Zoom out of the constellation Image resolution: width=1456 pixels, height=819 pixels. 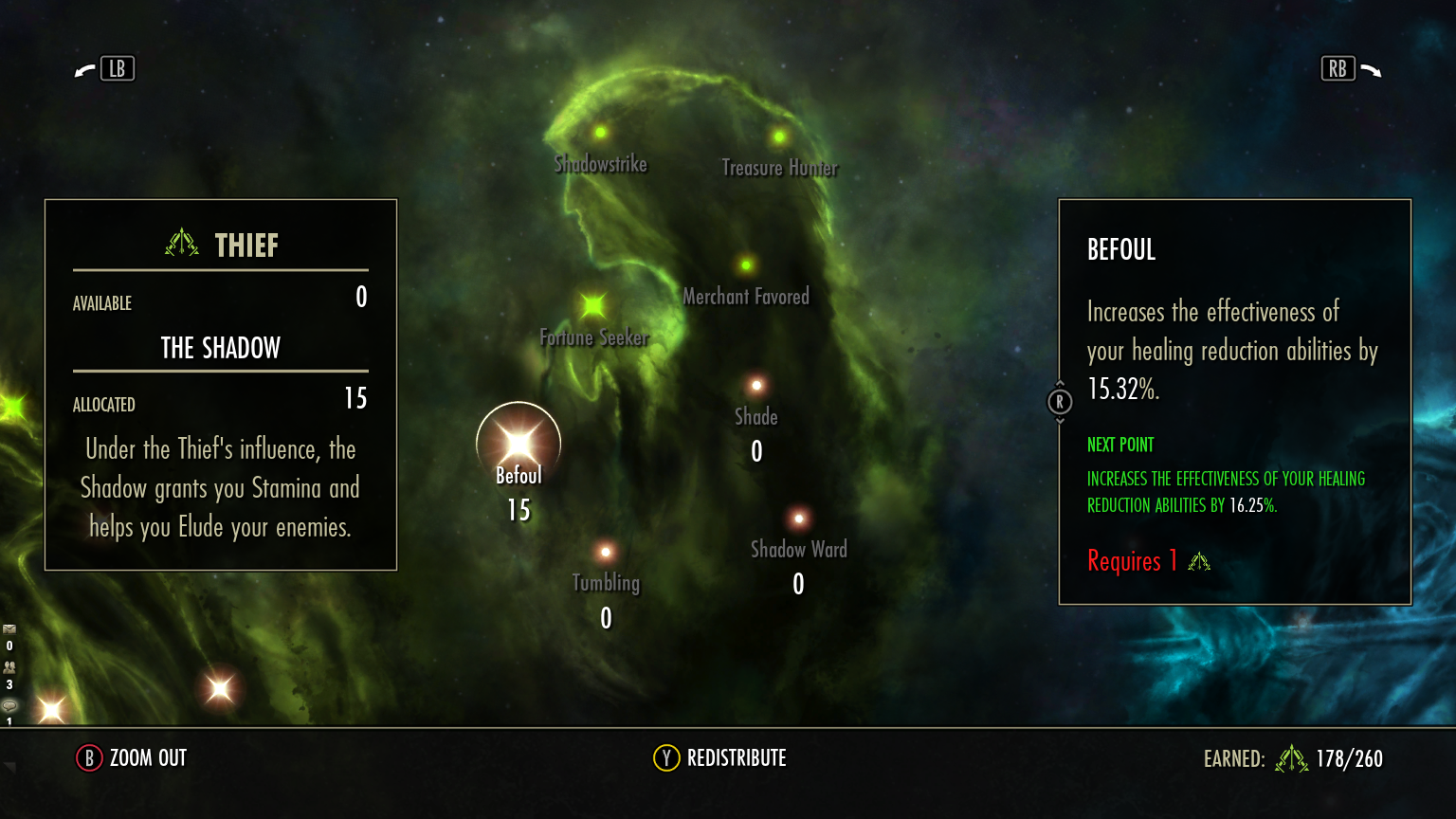click(x=132, y=758)
